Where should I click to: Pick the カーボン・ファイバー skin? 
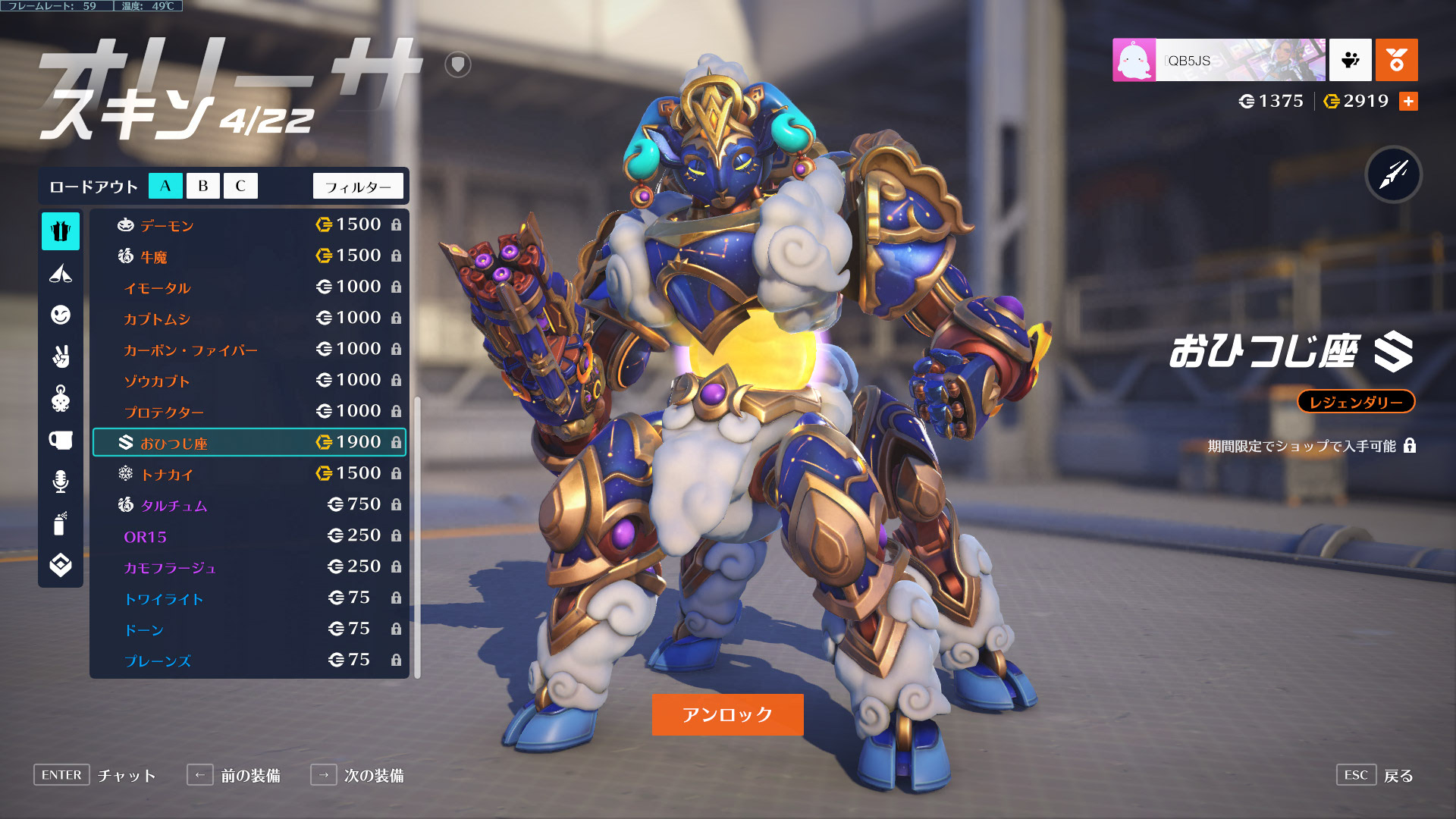click(249, 350)
